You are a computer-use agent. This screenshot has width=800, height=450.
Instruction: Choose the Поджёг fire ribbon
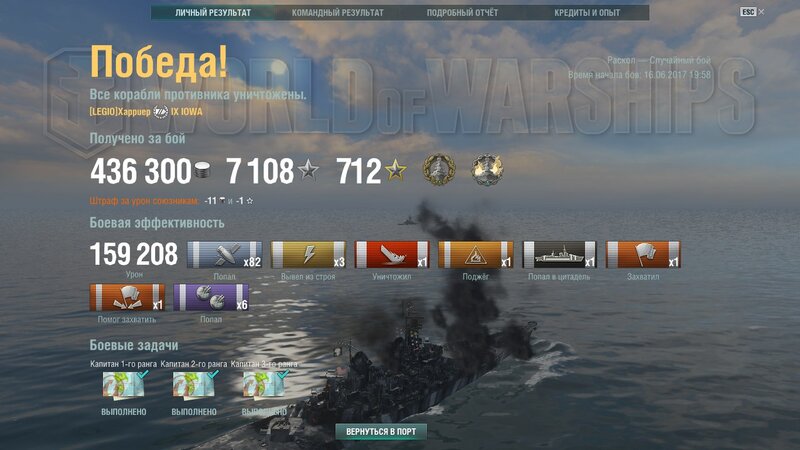coord(476,255)
